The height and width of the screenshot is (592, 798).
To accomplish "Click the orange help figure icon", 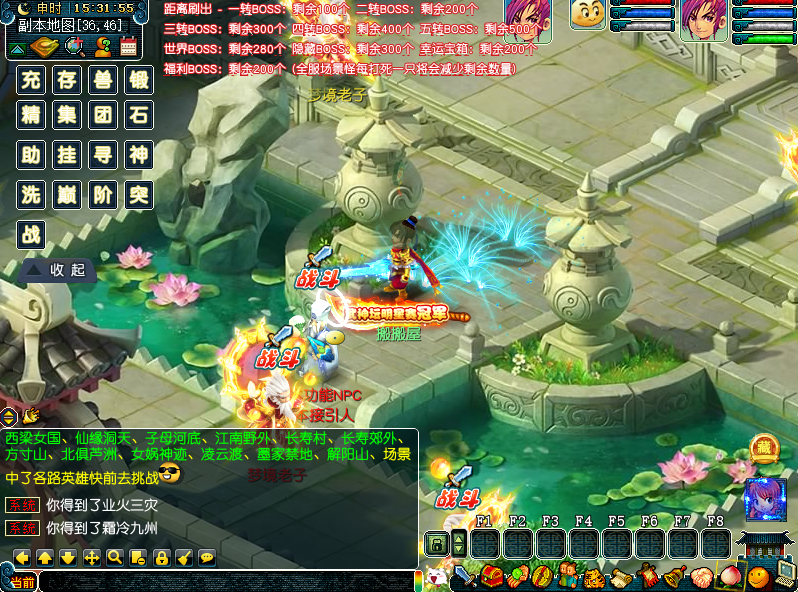I will click(101, 46).
